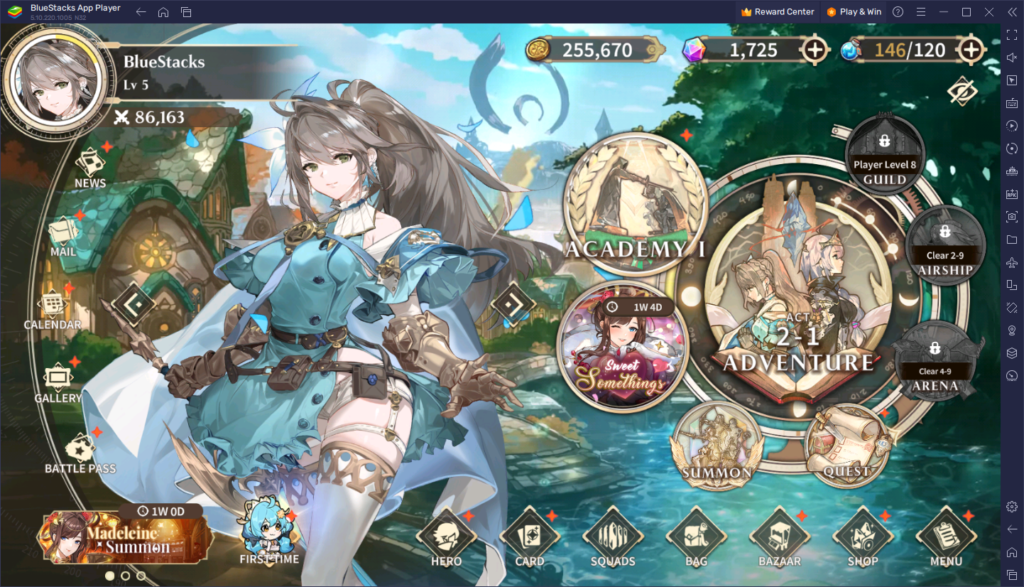Open the Hero menu
This screenshot has height=587, width=1024.
point(446,537)
